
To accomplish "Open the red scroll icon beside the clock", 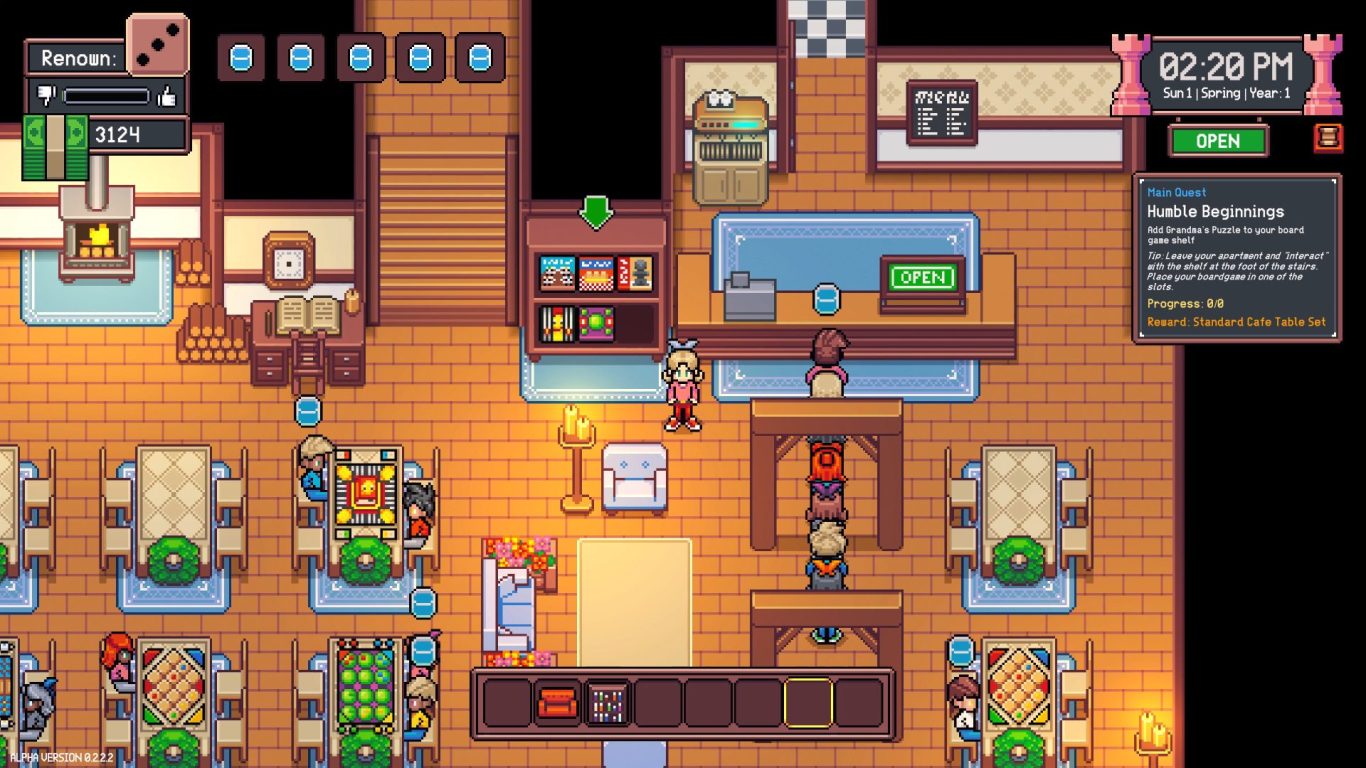I will 1328,138.
